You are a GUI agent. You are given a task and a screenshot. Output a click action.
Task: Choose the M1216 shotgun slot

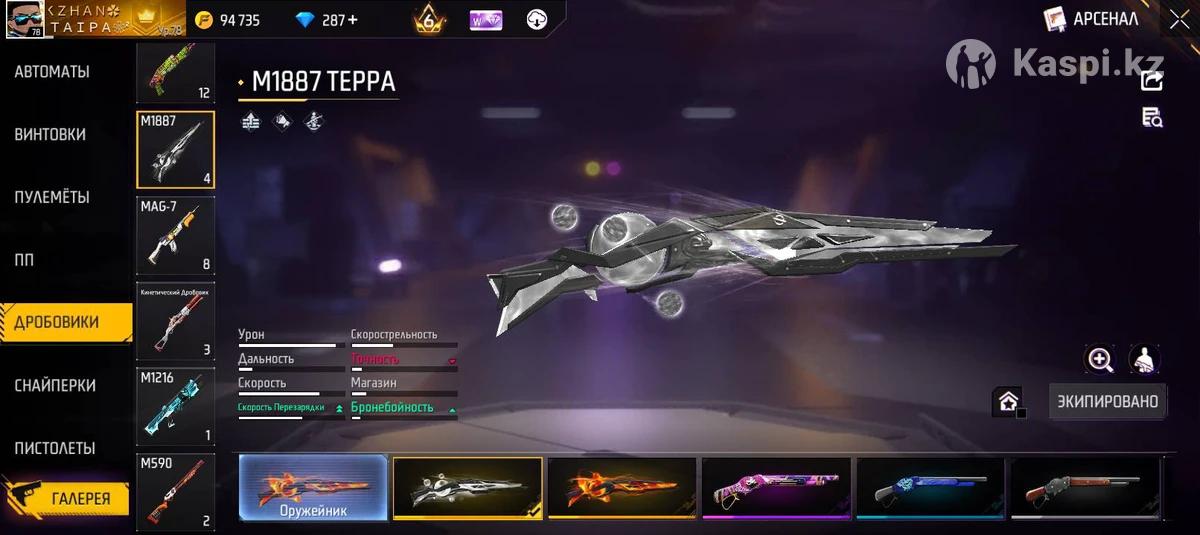pos(175,405)
